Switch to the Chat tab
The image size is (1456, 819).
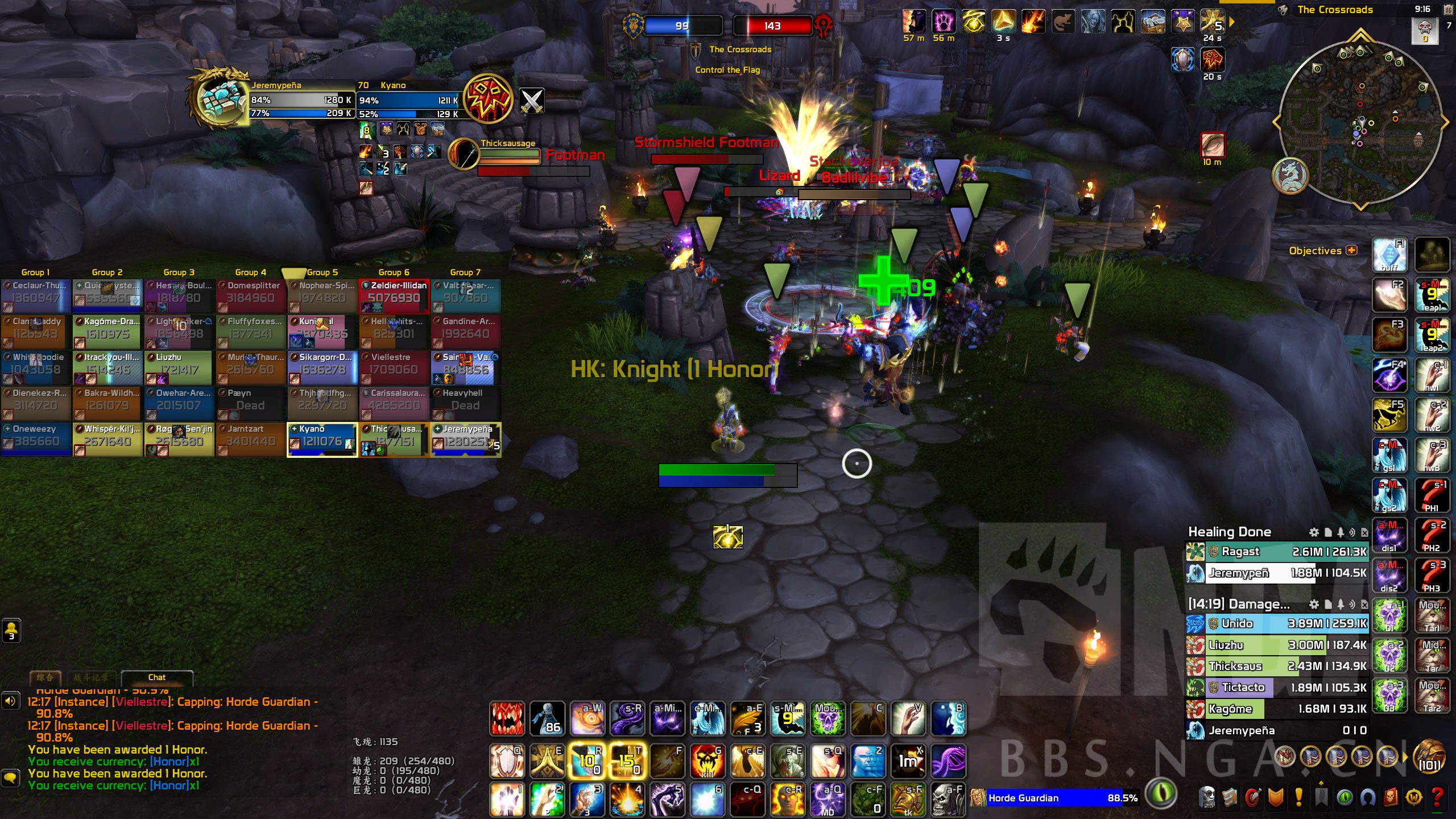pos(156,677)
